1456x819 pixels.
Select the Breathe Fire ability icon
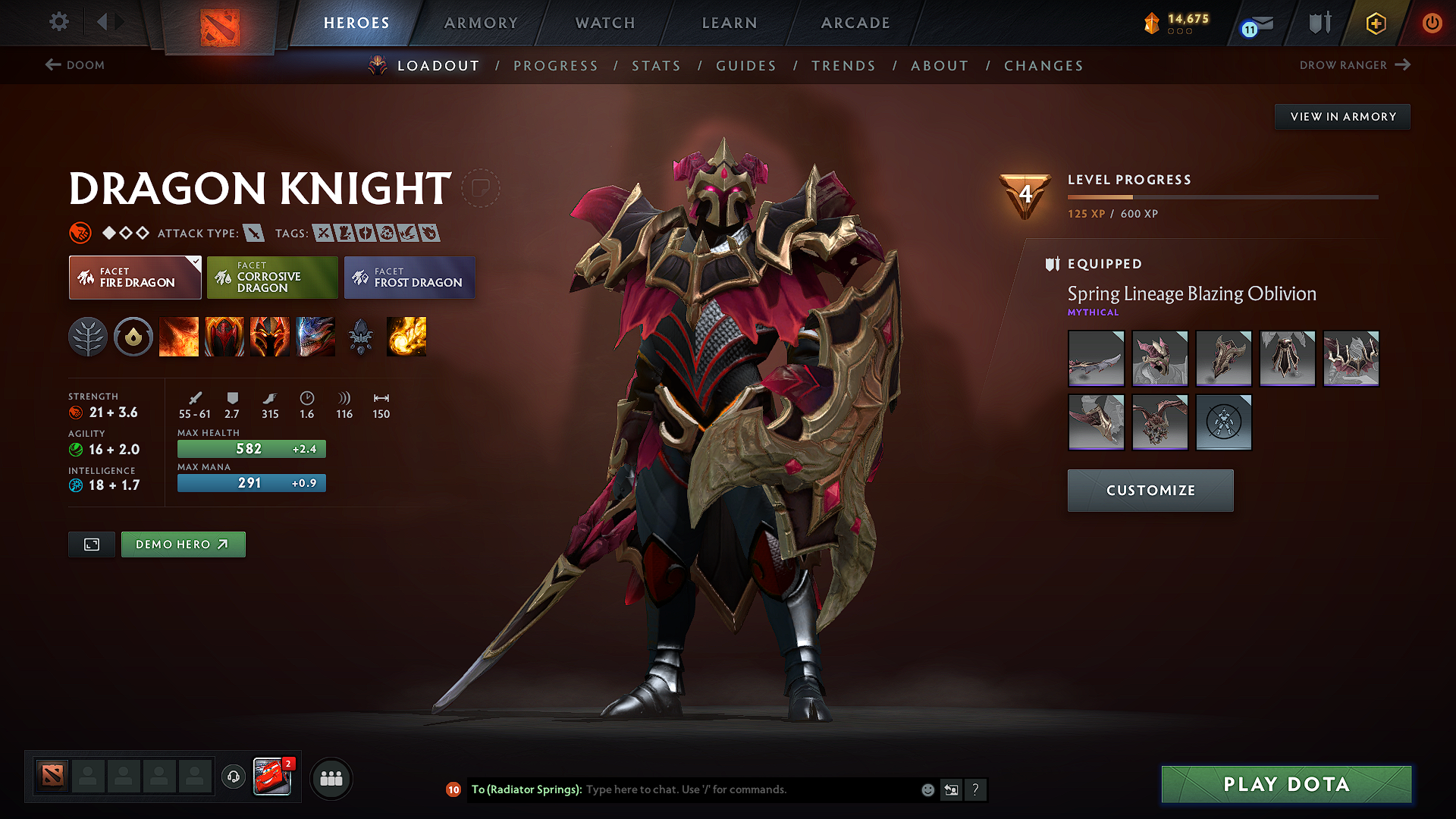click(x=179, y=337)
